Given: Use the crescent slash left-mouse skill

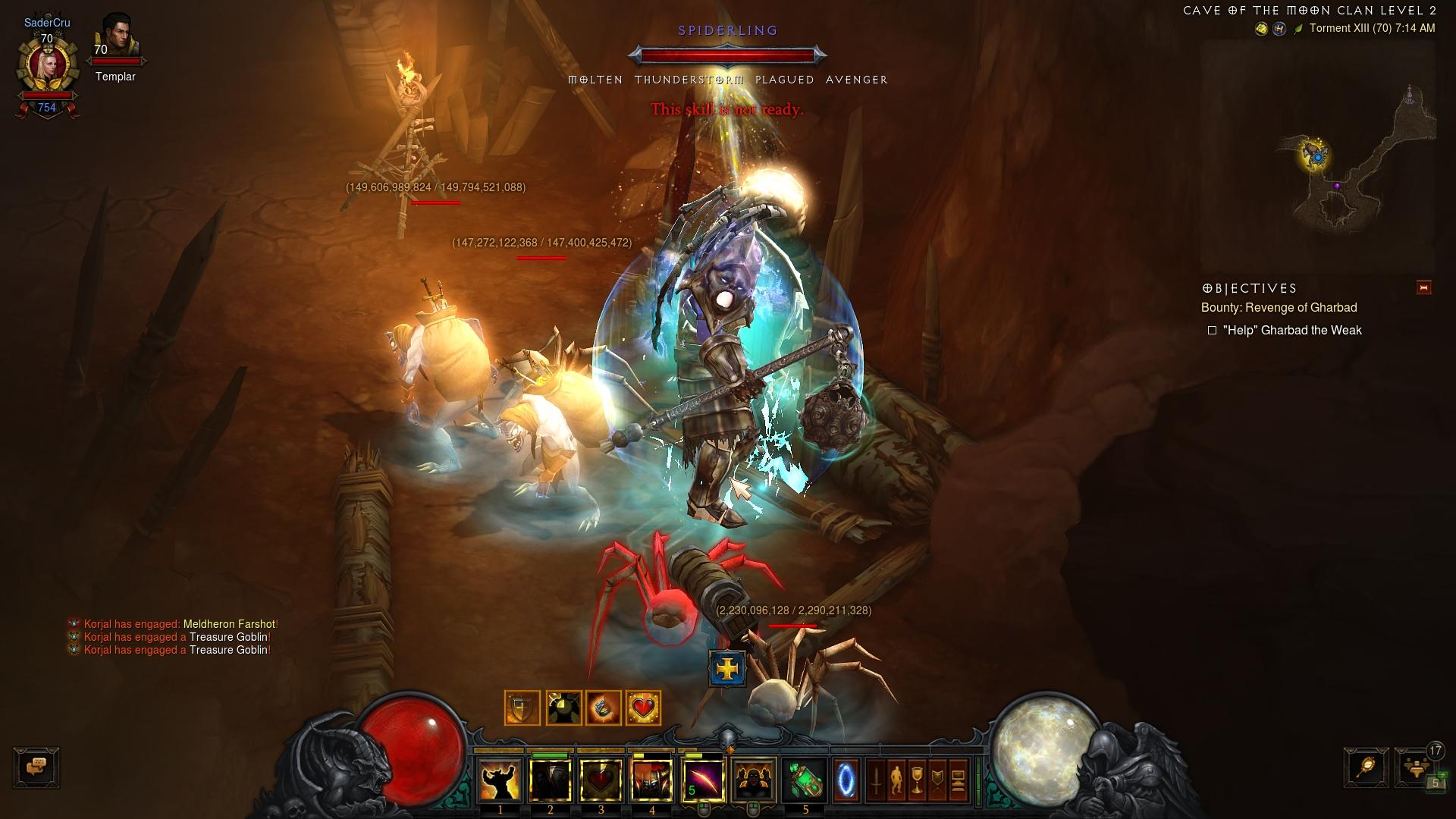Looking at the screenshot, I should [703, 780].
